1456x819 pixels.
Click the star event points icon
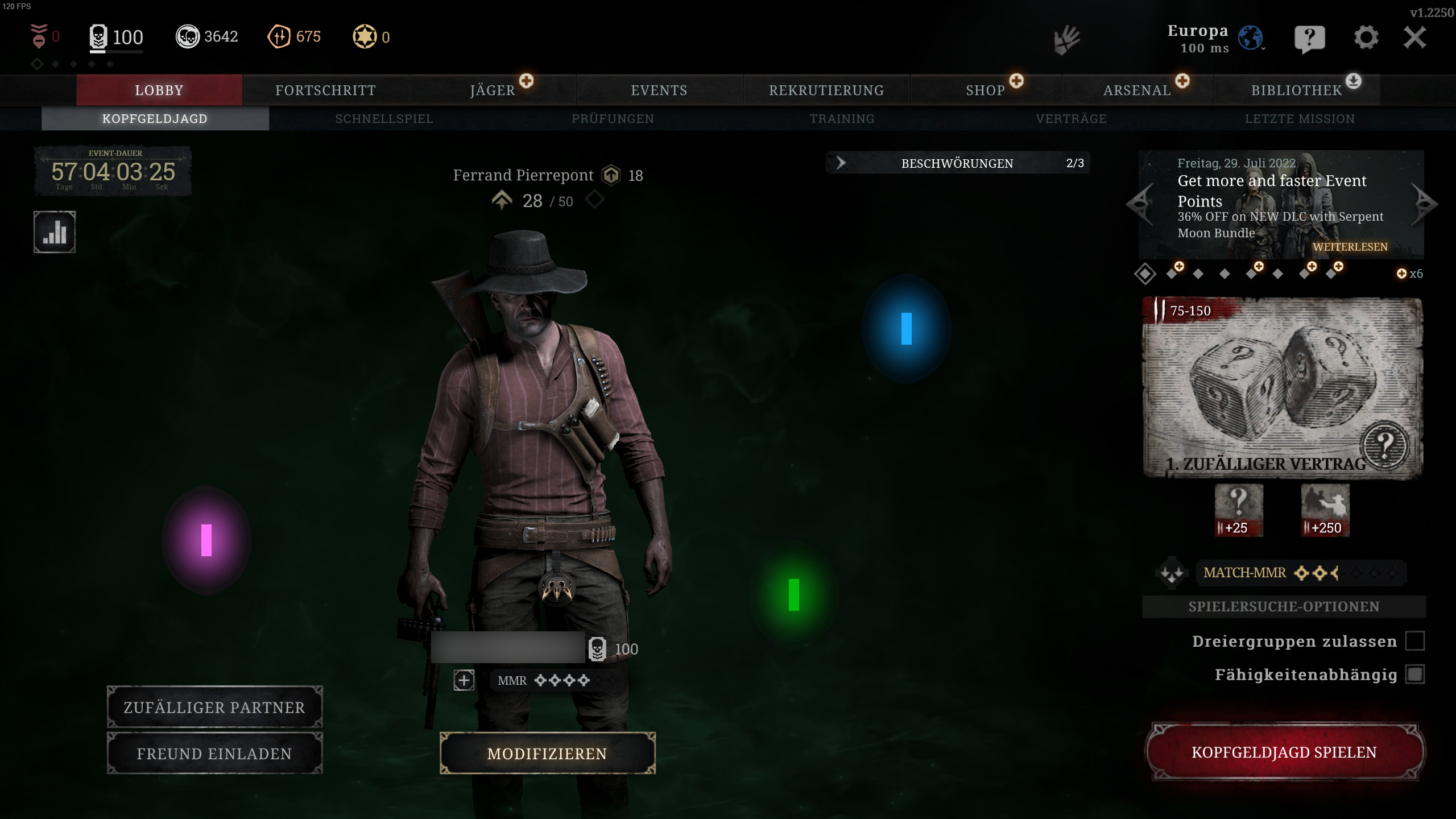tap(365, 36)
